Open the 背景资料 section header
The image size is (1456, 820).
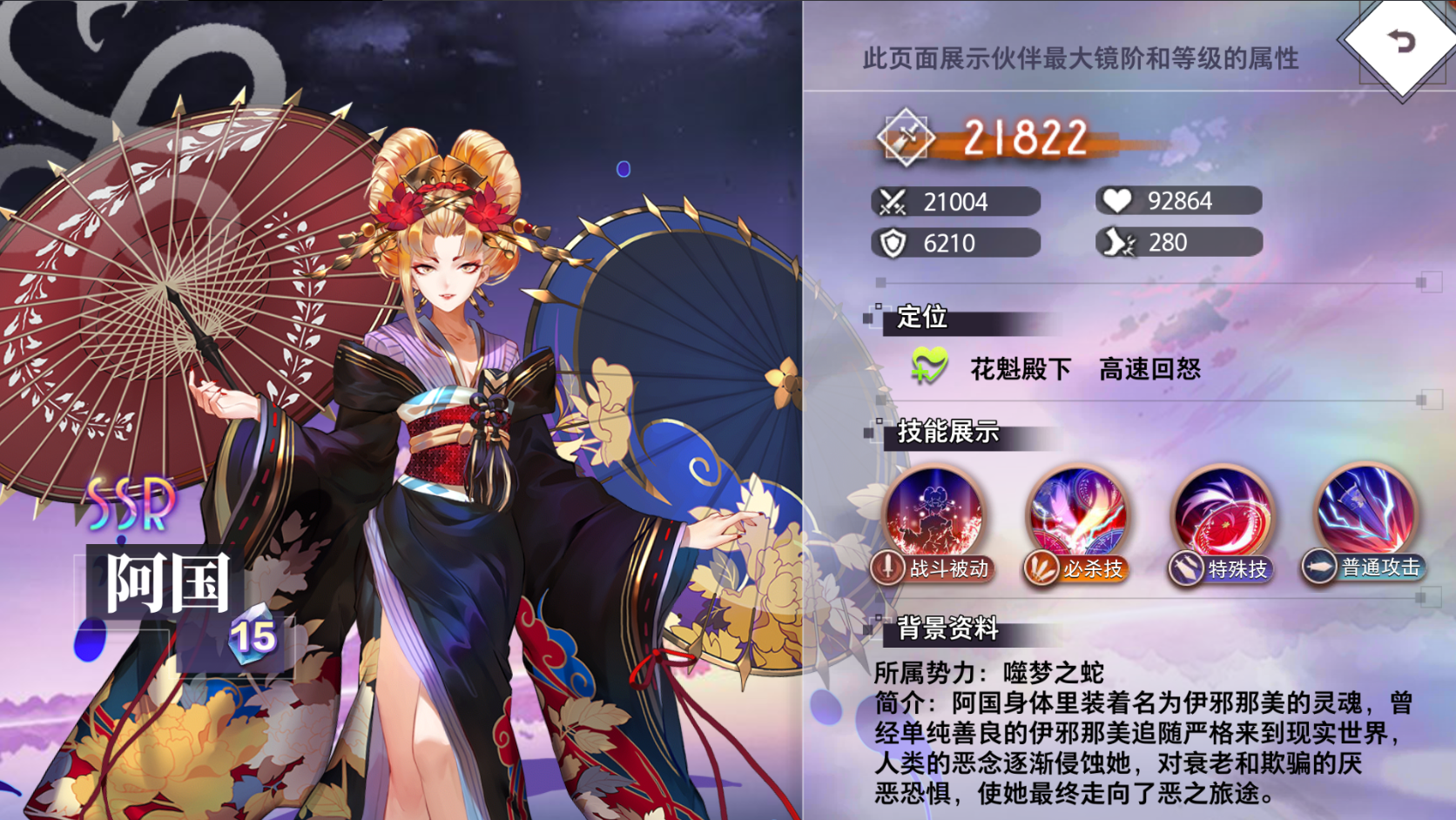coord(947,628)
